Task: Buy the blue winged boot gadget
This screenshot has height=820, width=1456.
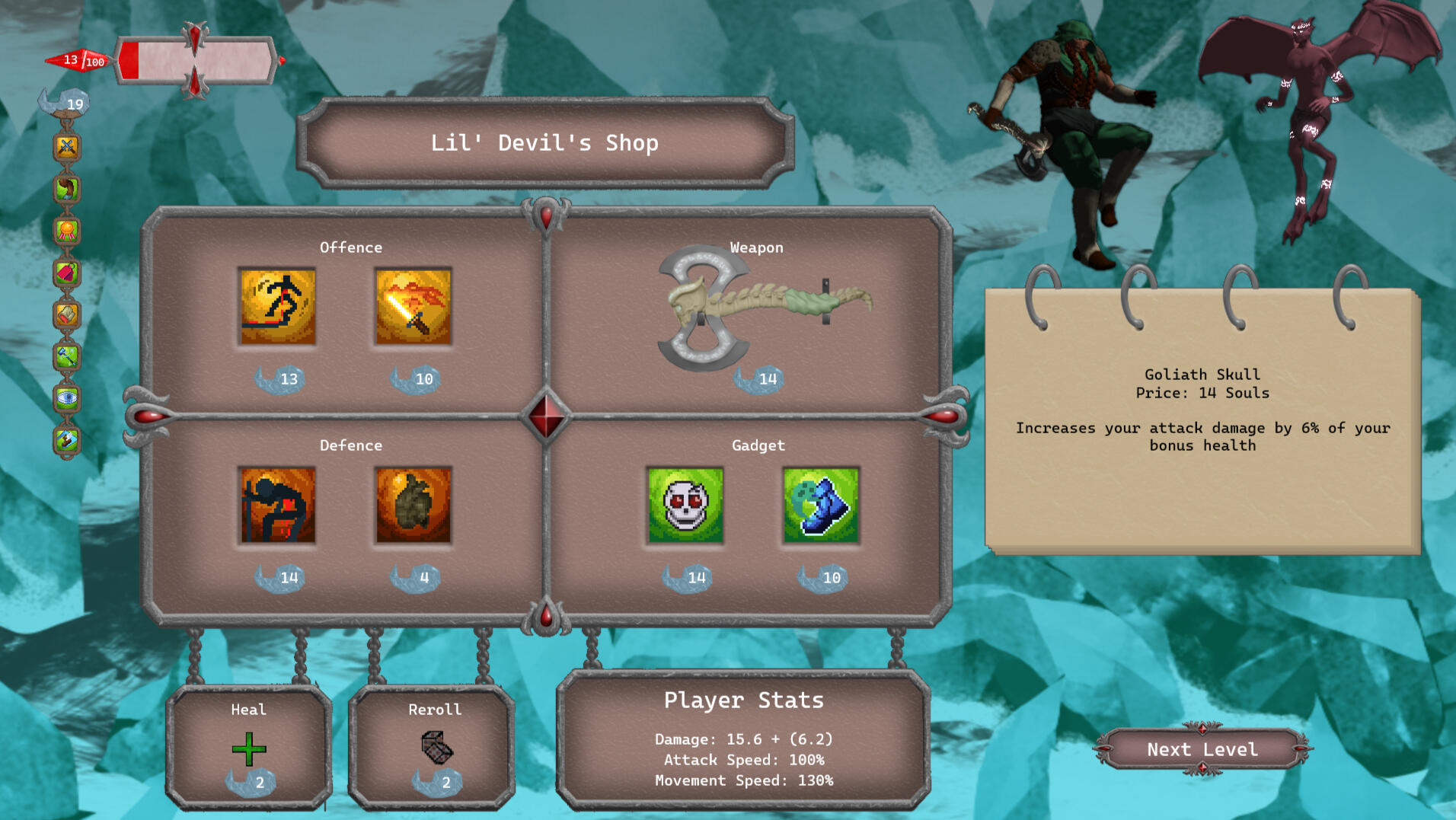Action: click(821, 505)
